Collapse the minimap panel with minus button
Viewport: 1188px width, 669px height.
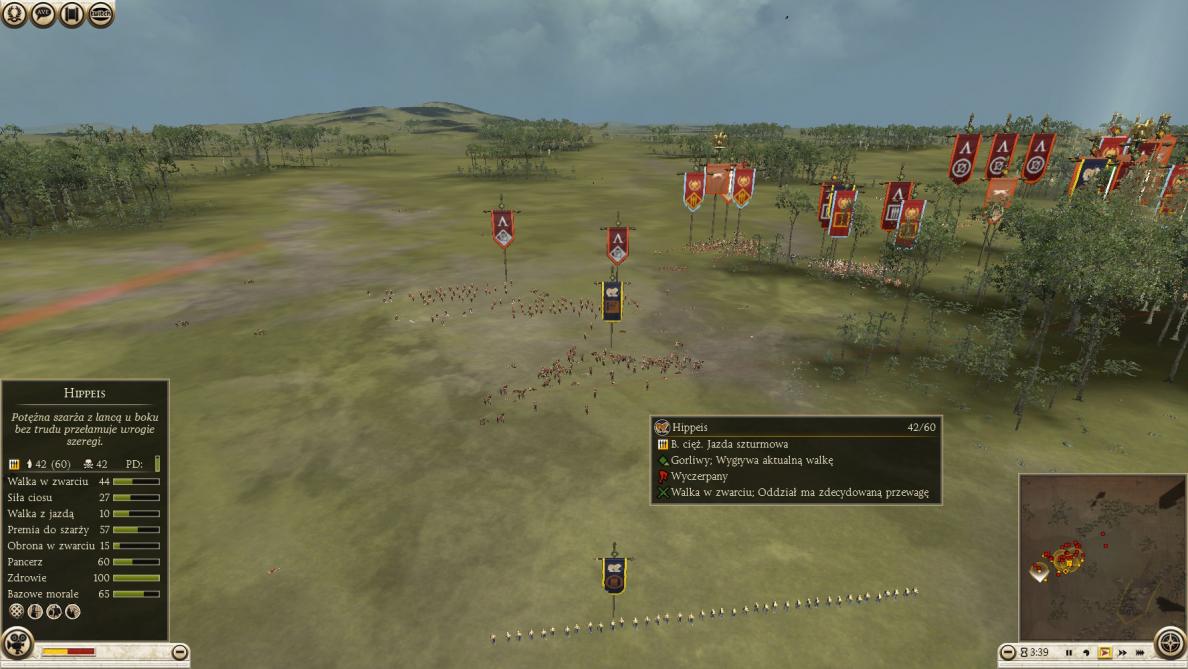point(1008,653)
